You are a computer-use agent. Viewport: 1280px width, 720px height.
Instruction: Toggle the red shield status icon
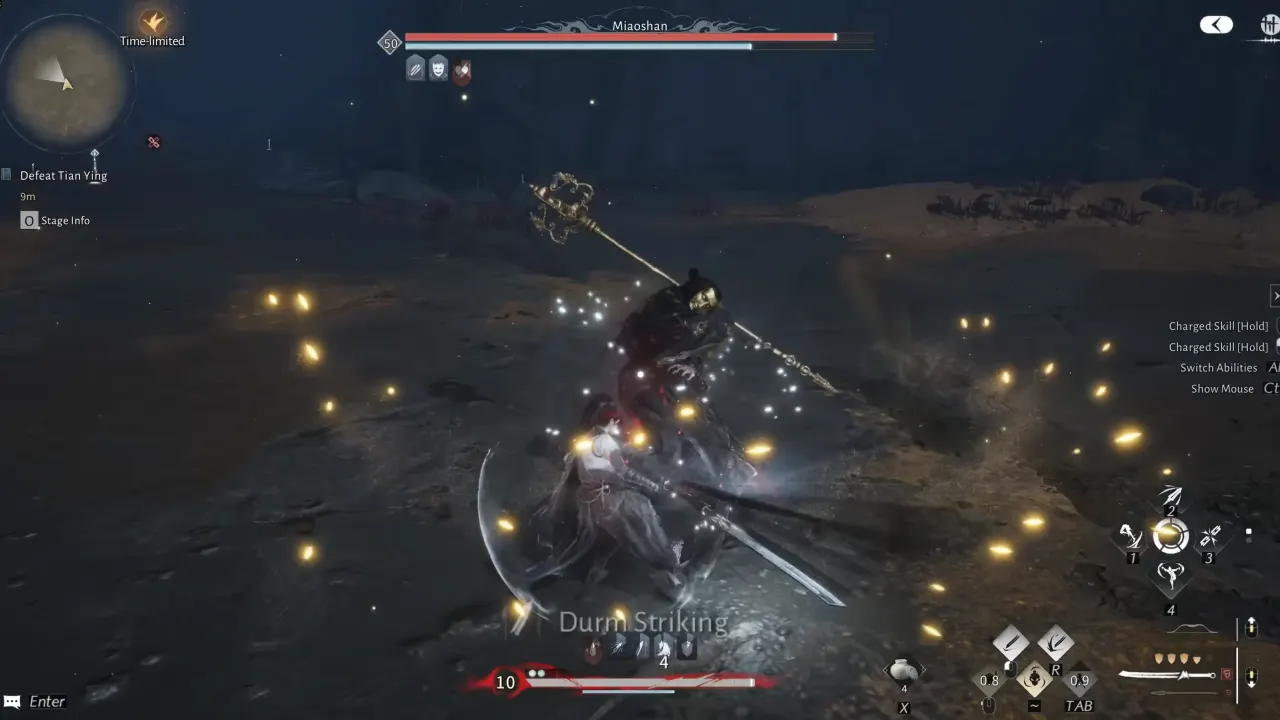[x=461, y=69]
